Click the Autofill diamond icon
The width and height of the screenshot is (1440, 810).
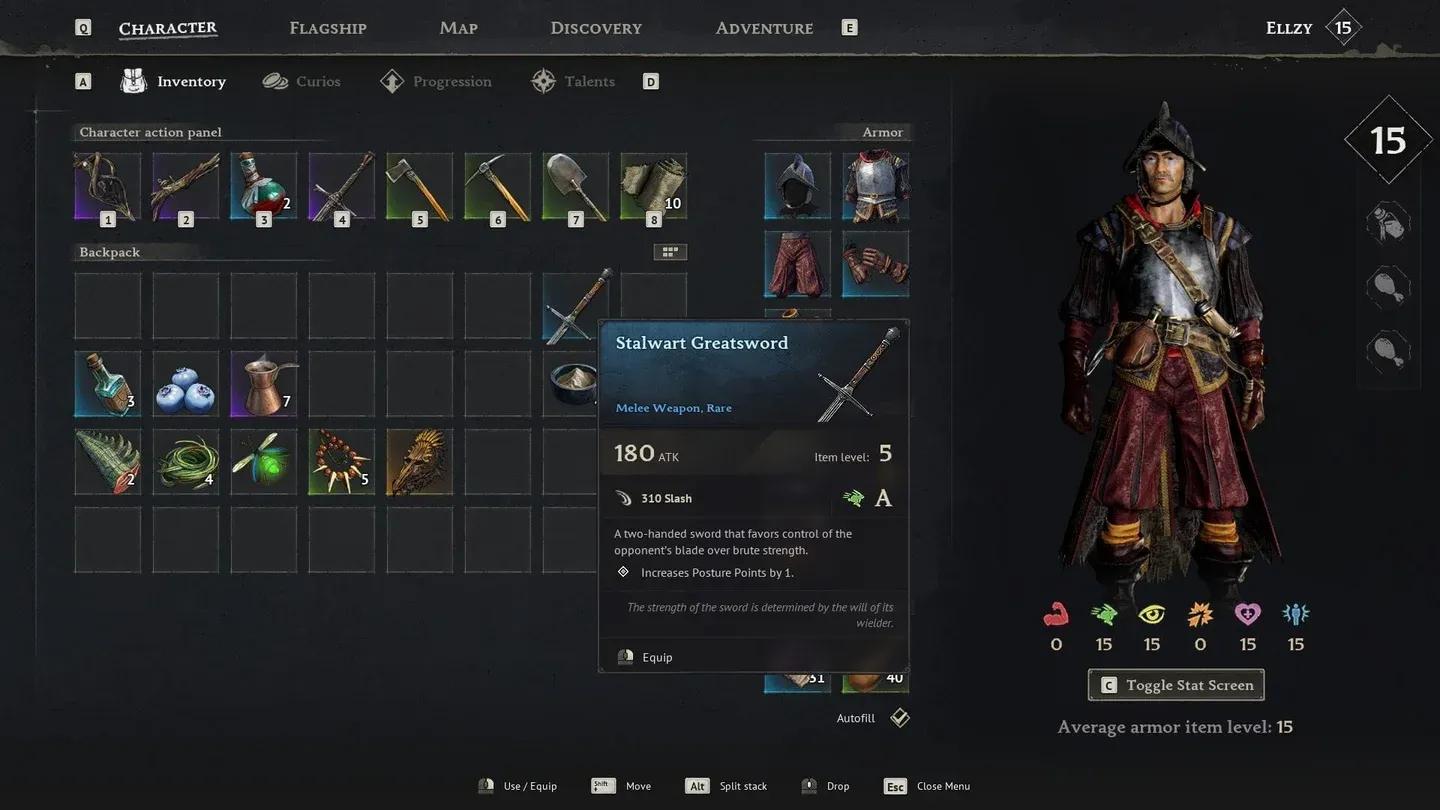click(x=898, y=717)
